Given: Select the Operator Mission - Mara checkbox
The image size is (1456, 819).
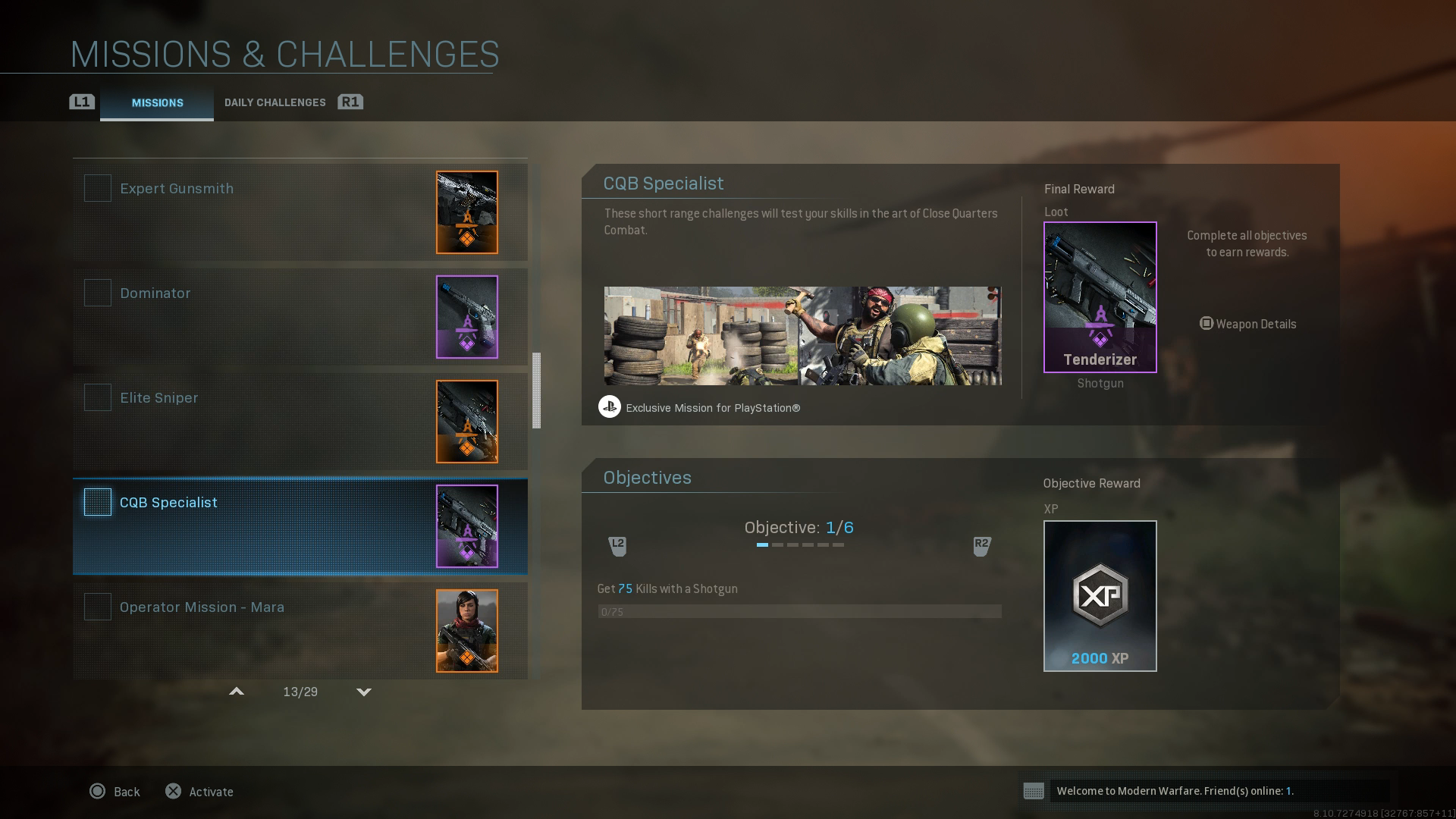Looking at the screenshot, I should pyautogui.click(x=97, y=607).
